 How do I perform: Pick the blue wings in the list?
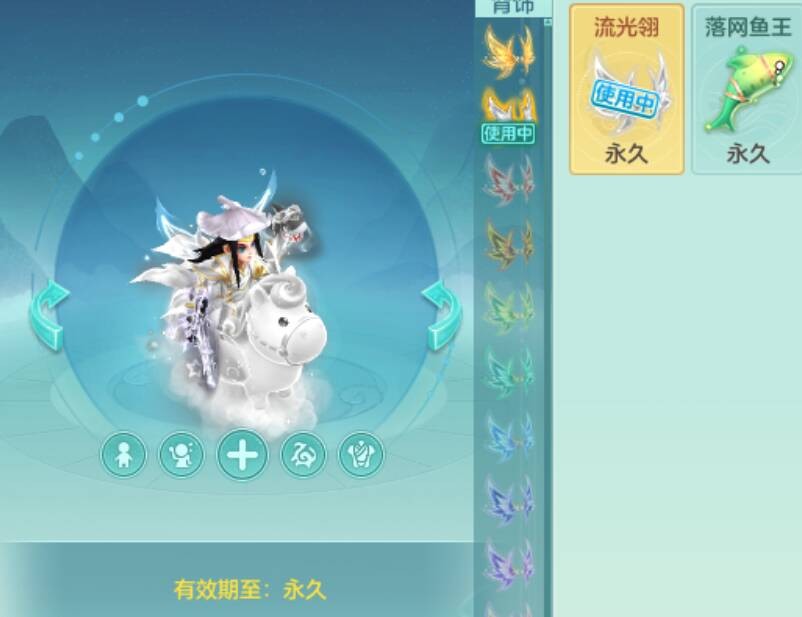point(508,436)
